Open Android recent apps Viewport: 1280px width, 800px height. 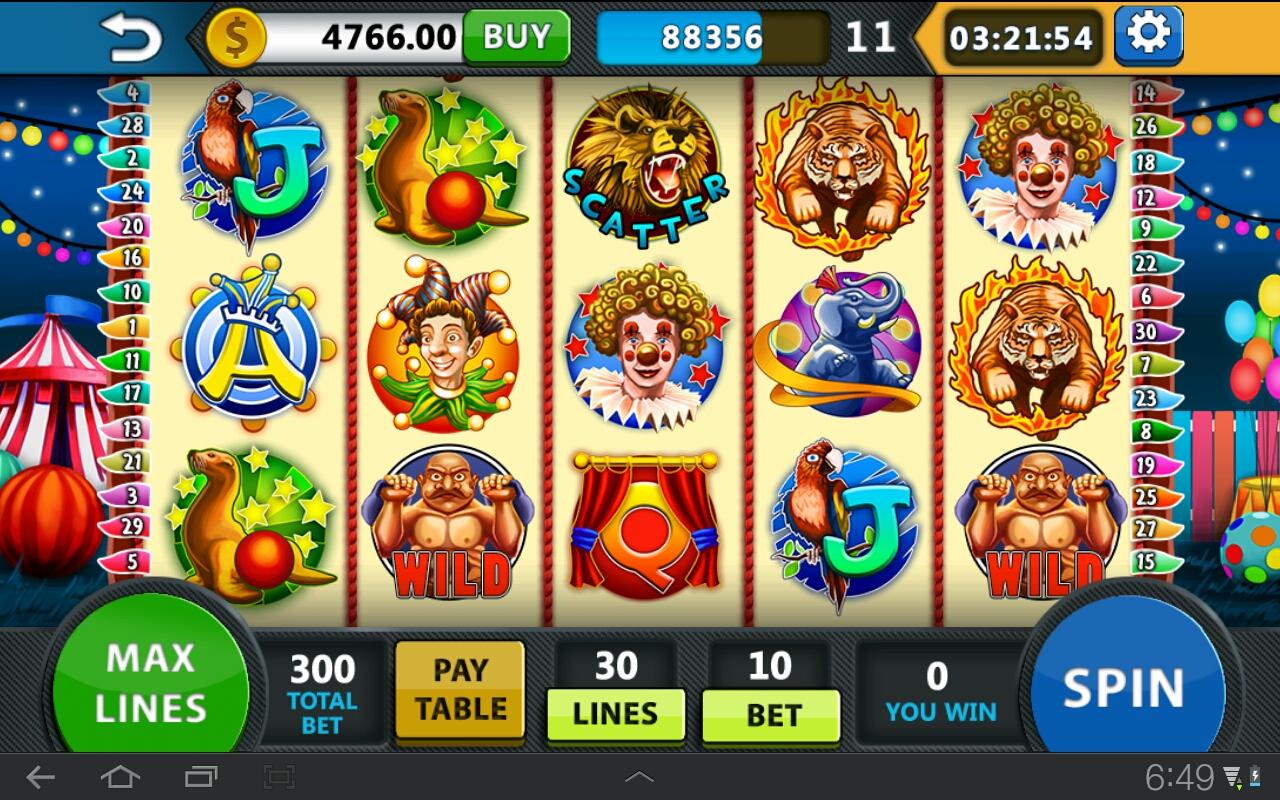[x=200, y=777]
